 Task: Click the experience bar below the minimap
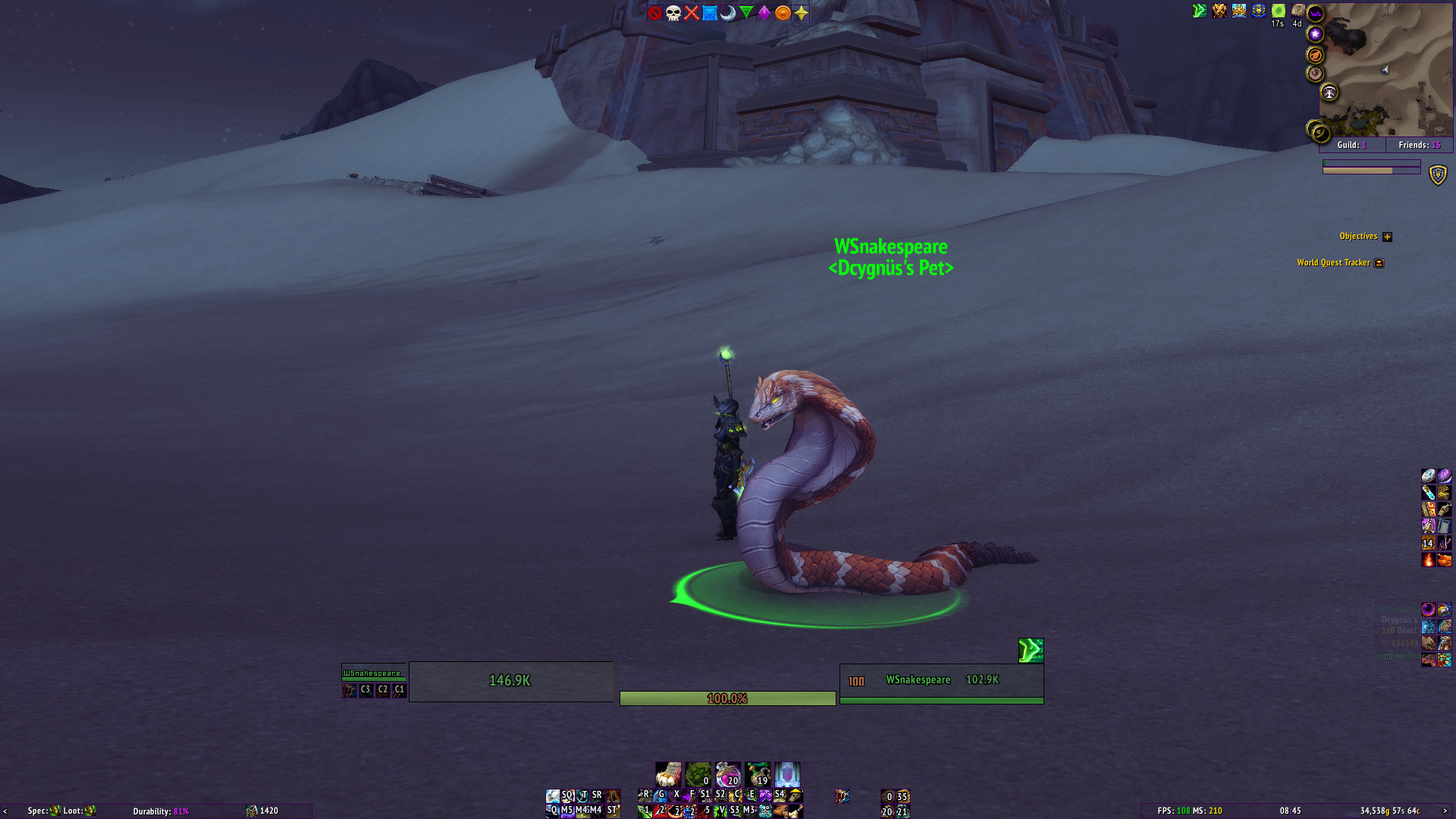click(1371, 170)
